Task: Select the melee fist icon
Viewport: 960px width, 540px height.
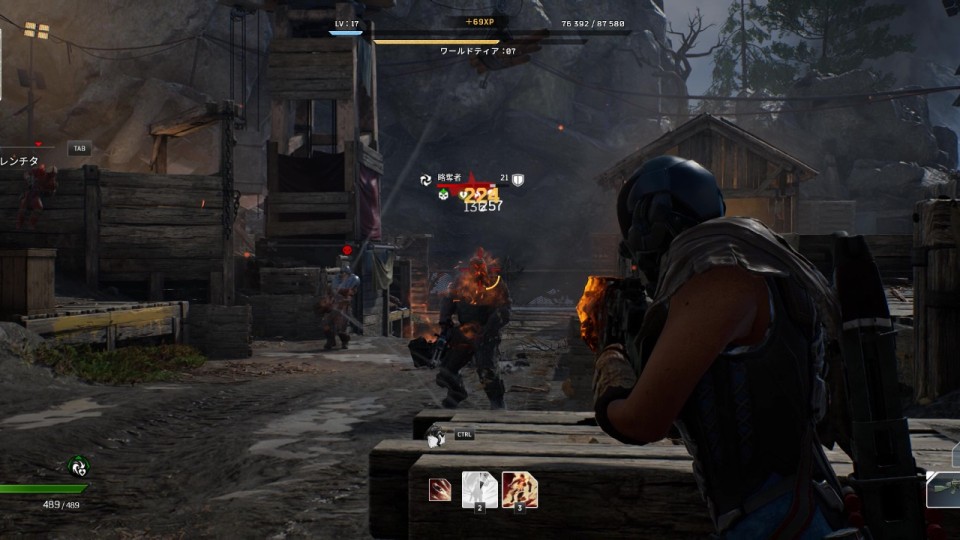Action: [x=435, y=437]
